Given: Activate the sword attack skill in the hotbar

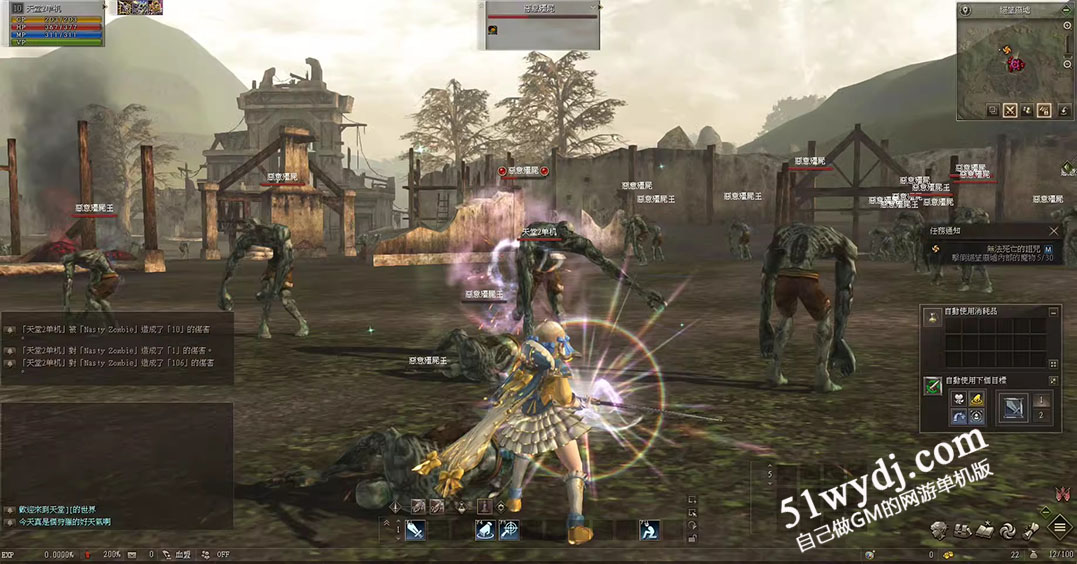Looking at the screenshot, I should tap(414, 531).
